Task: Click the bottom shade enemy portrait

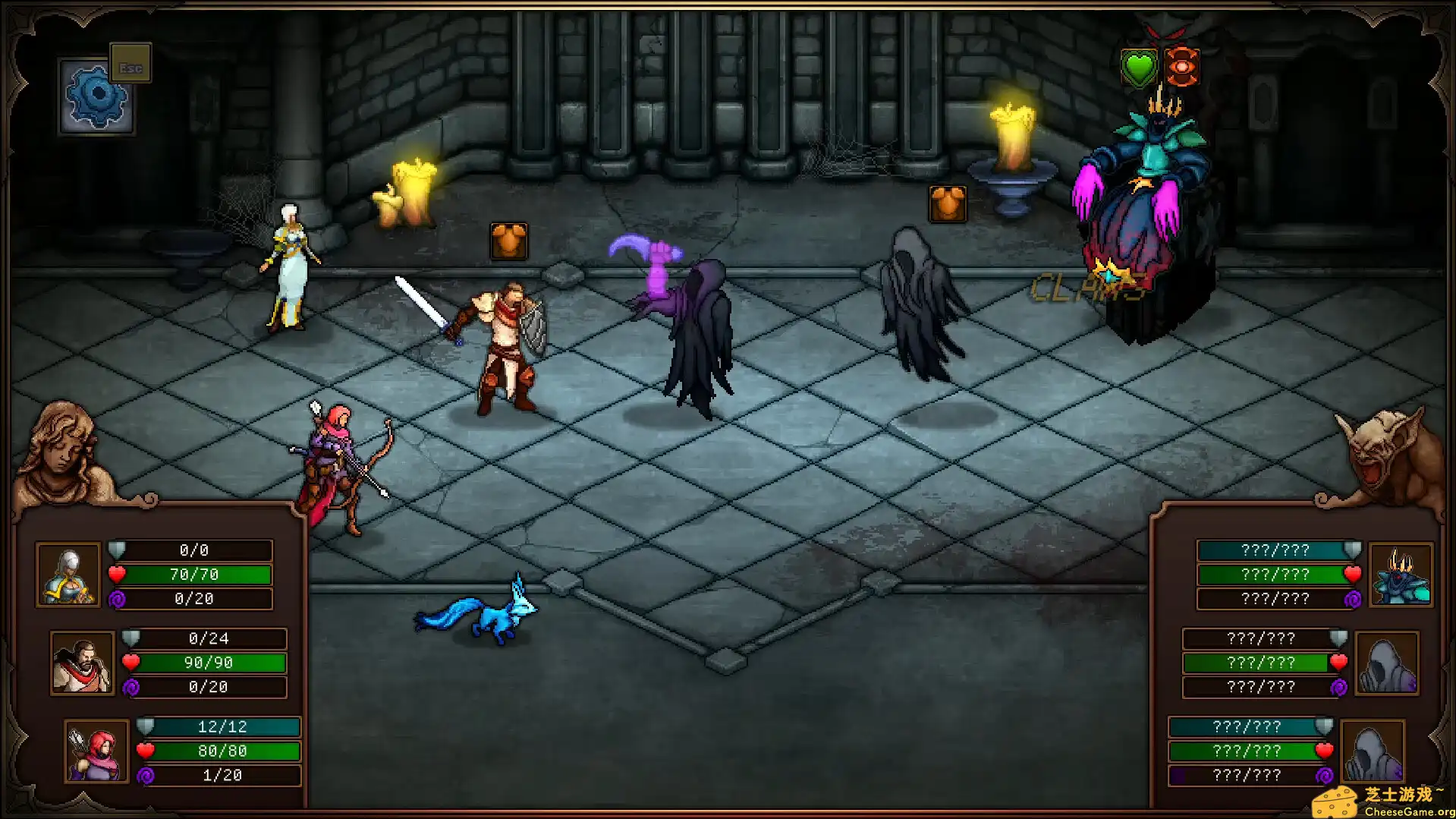Action: (x=1373, y=751)
